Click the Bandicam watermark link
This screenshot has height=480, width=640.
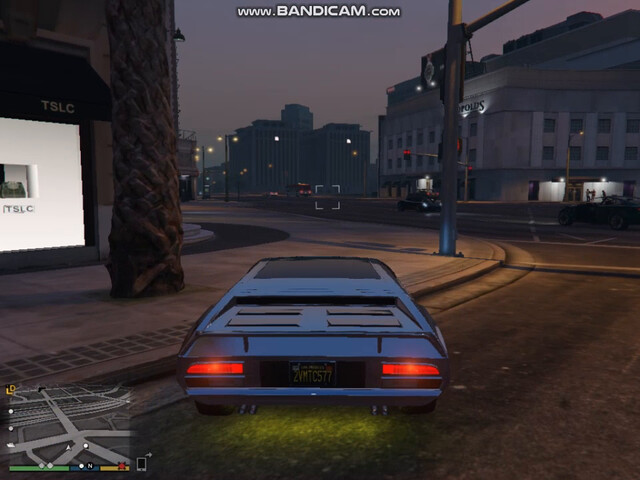point(319,11)
